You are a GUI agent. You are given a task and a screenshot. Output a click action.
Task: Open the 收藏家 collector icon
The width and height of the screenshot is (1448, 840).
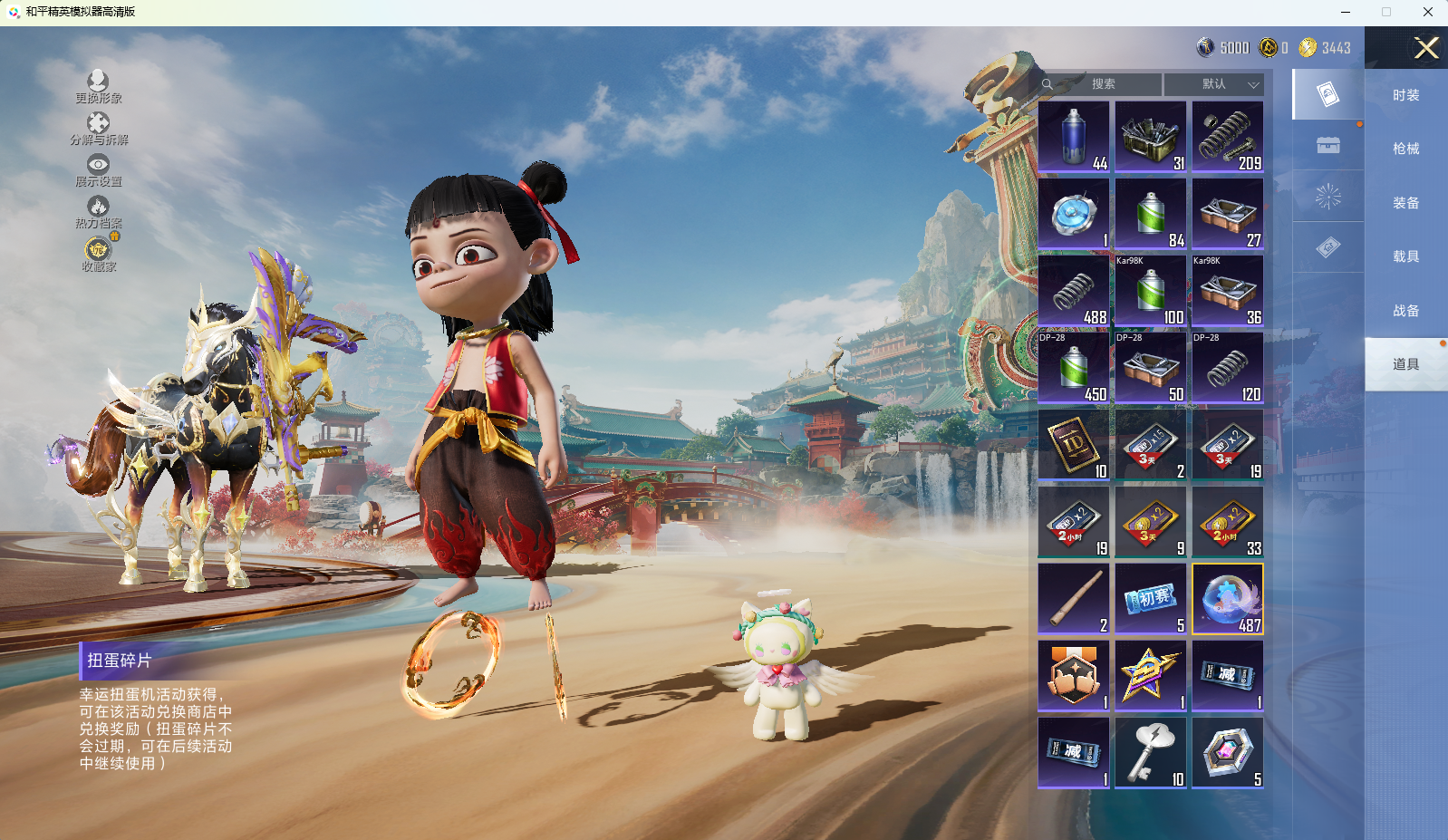pyautogui.click(x=98, y=254)
